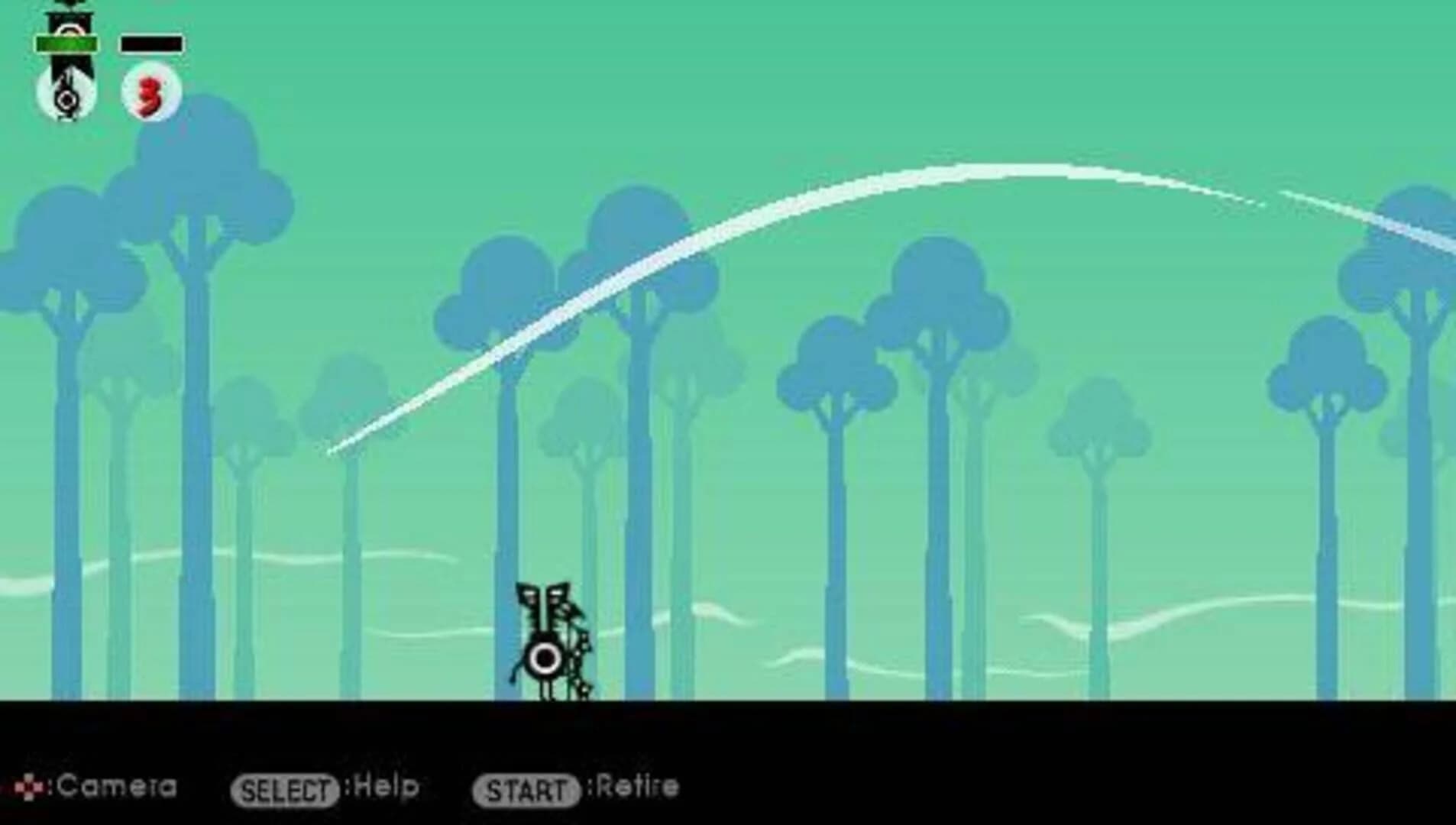This screenshot has height=825, width=1456.
Task: Click the START button pill icon
Action: click(529, 788)
